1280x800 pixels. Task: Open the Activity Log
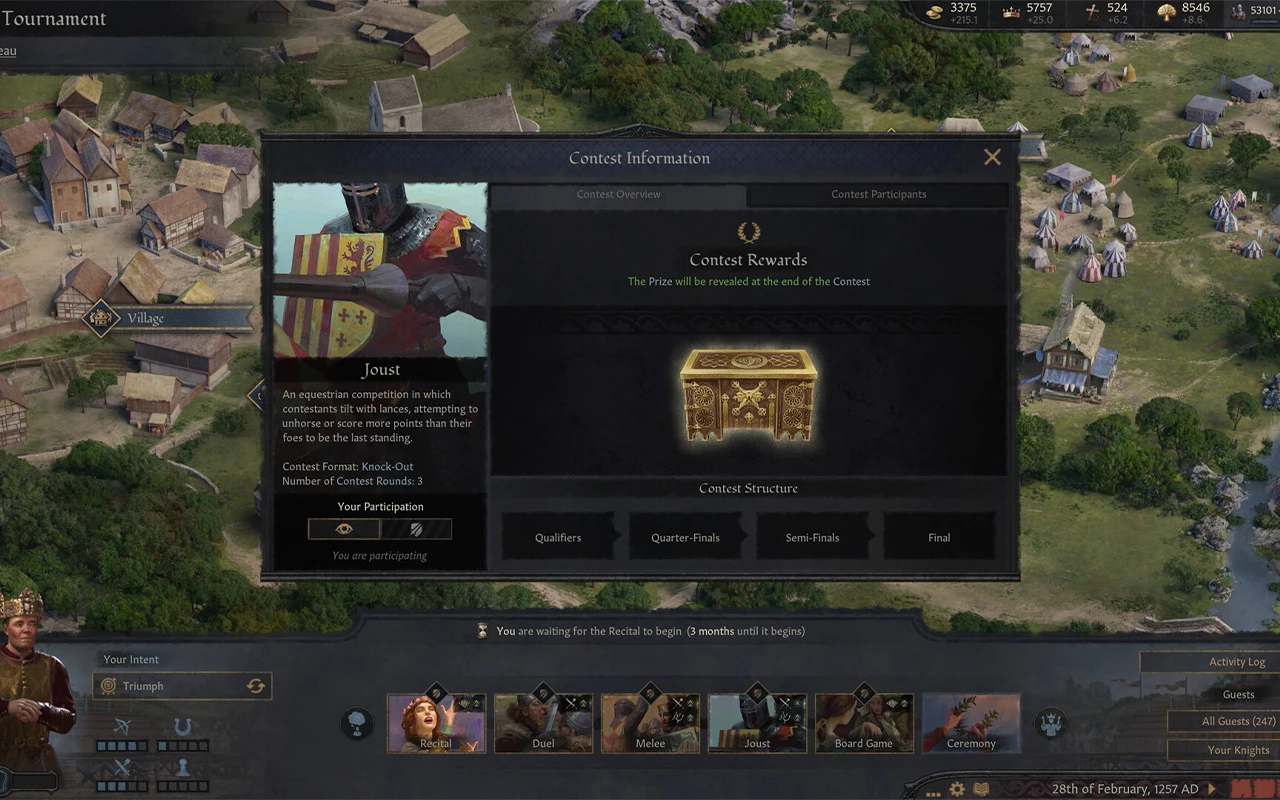1236,662
